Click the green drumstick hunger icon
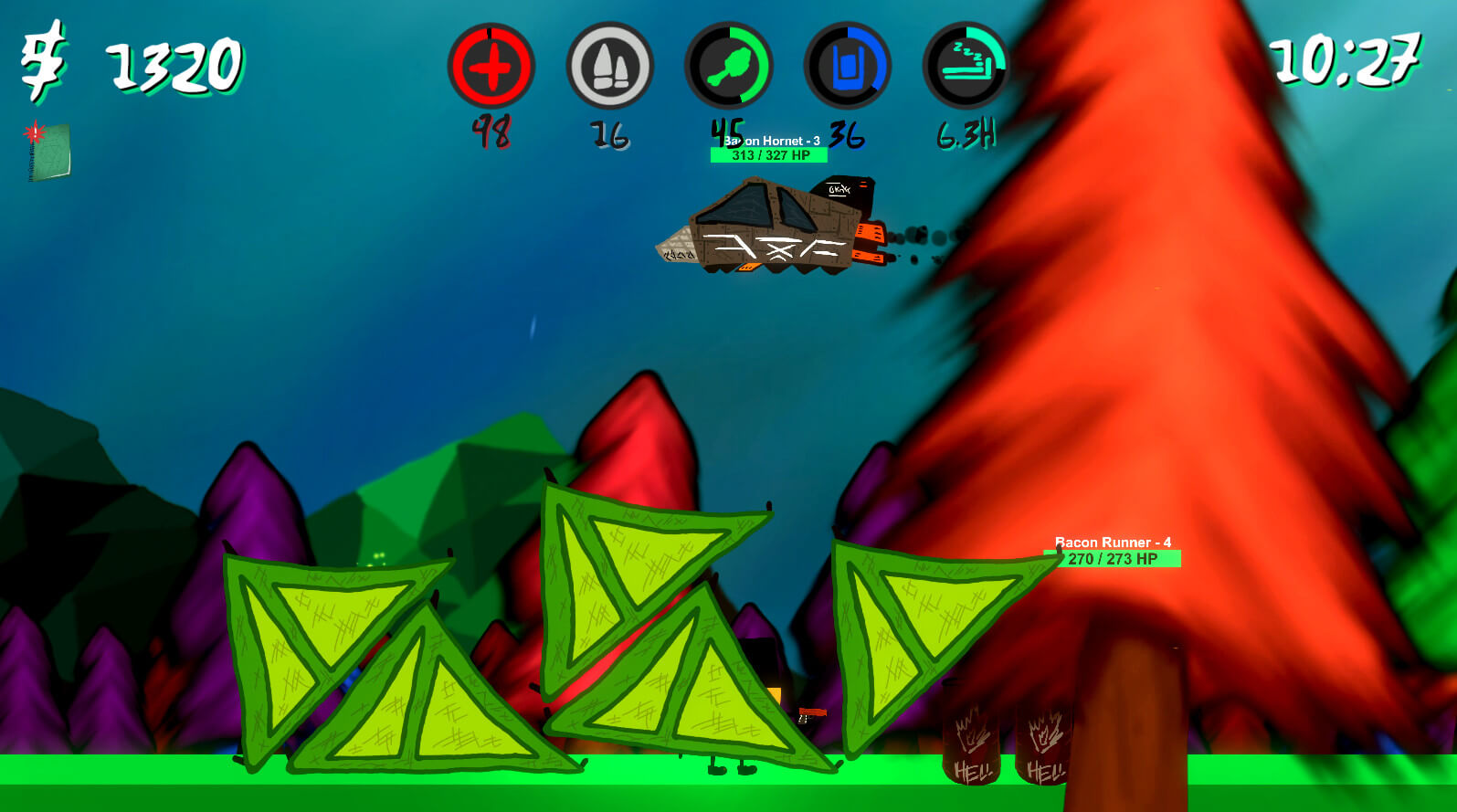Screen dimensions: 1457x812 (x=728, y=67)
